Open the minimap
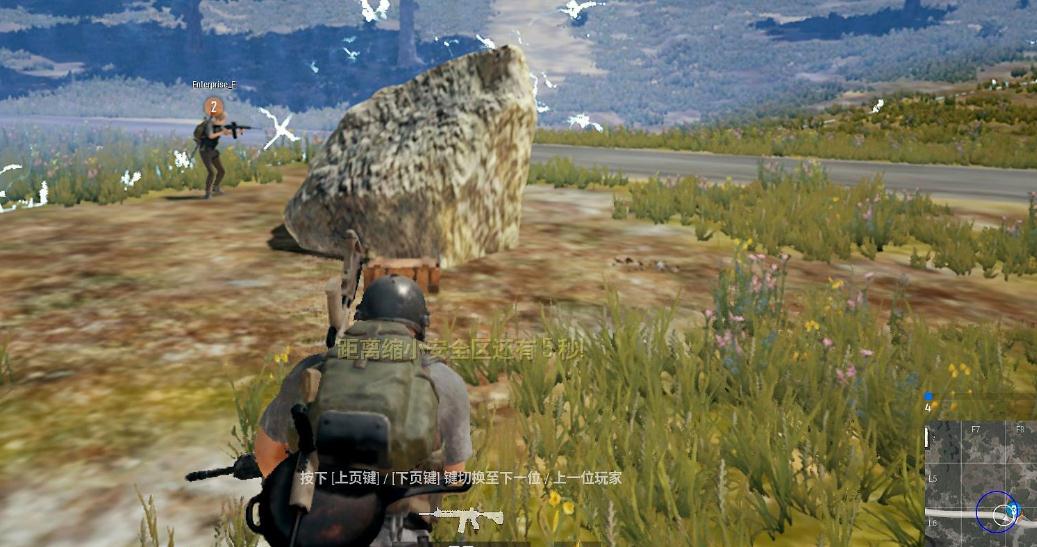 980,484
